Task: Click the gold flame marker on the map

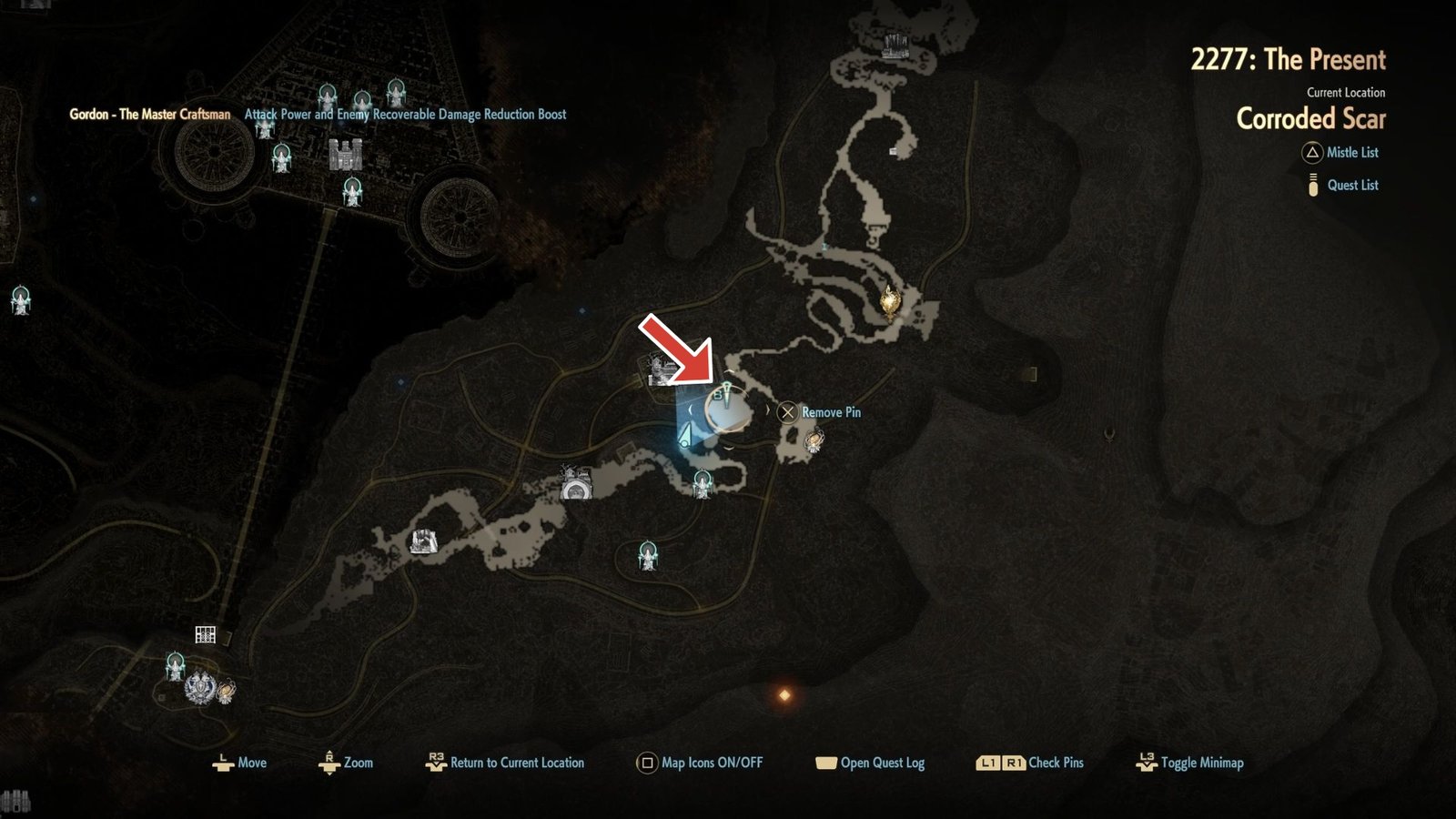Action: (x=890, y=300)
